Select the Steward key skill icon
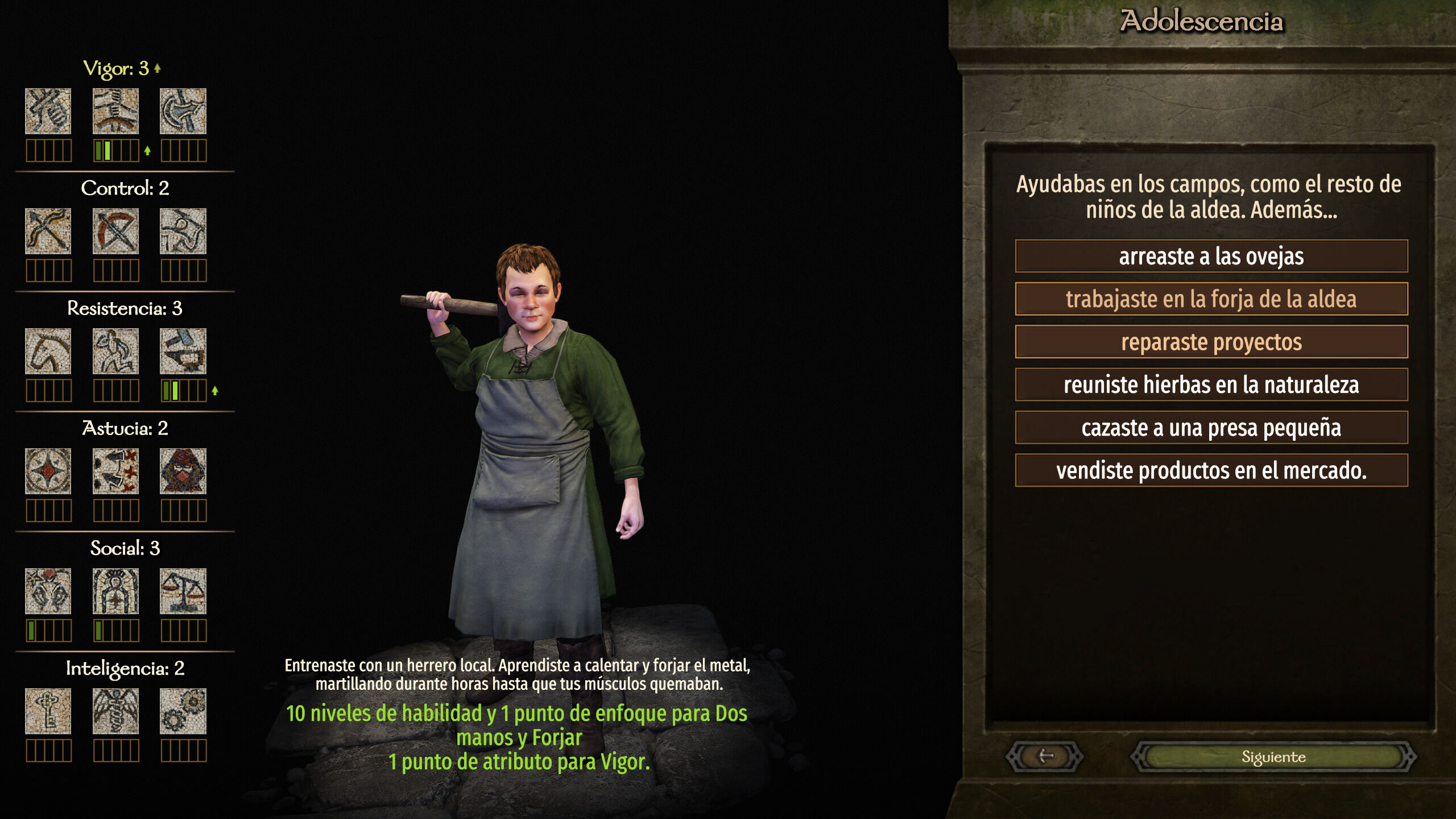The image size is (1456, 819). pyautogui.click(x=48, y=711)
